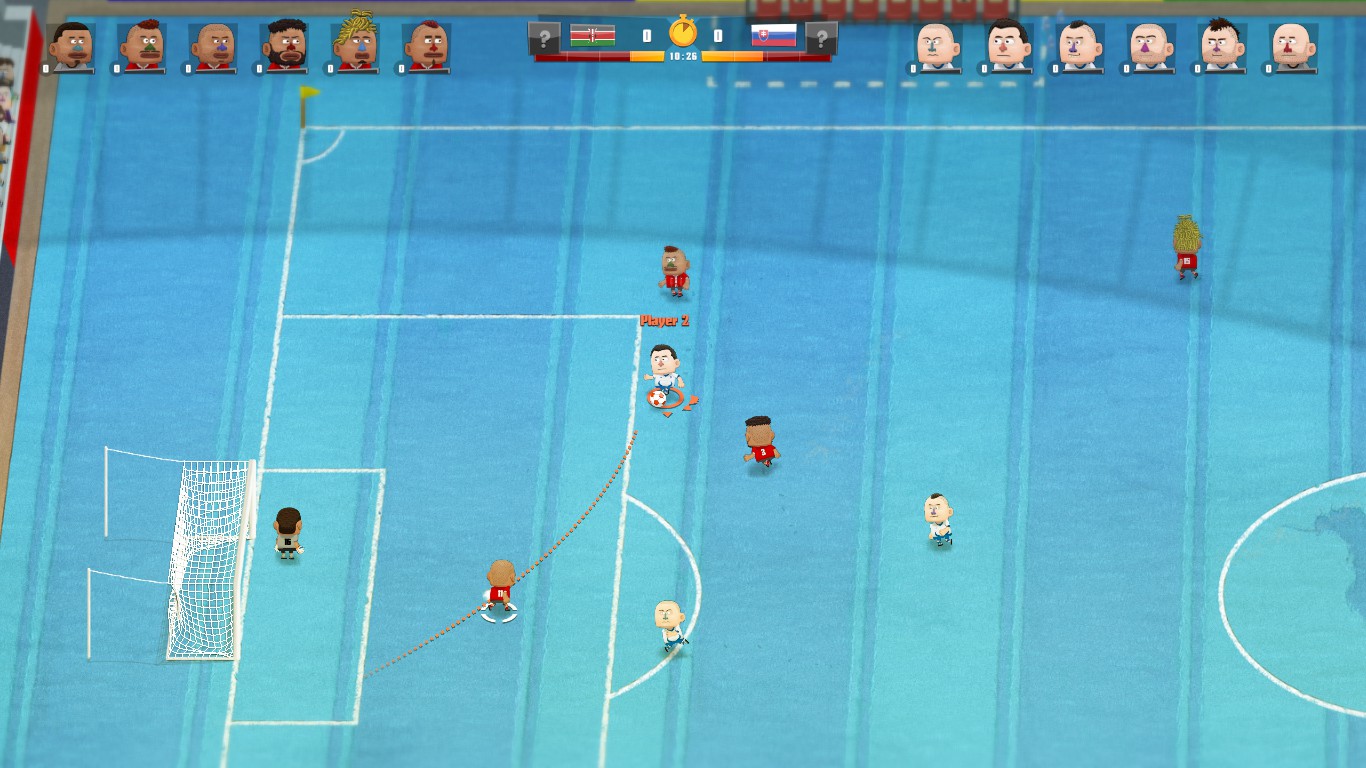Choose the blonde dreadlocks player portrait

pos(355,44)
